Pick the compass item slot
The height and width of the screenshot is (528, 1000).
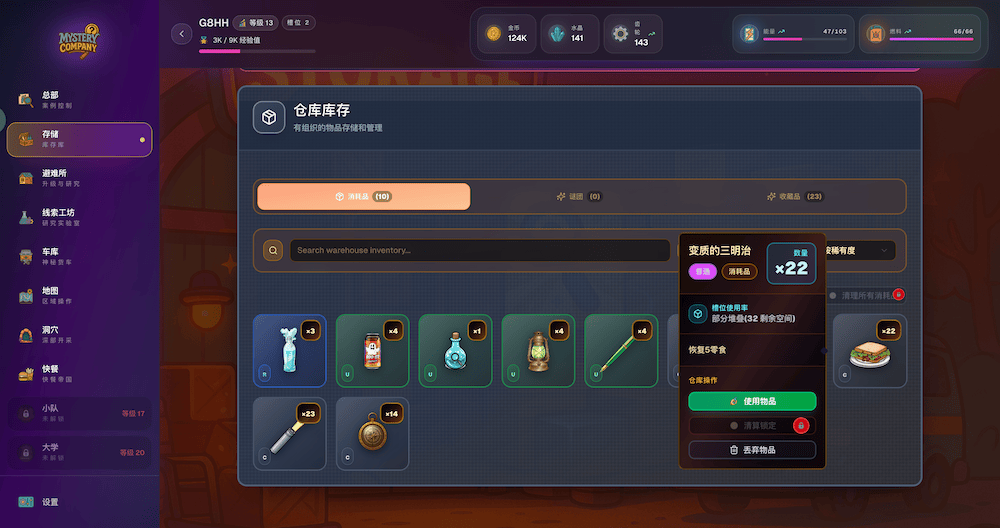(372, 434)
